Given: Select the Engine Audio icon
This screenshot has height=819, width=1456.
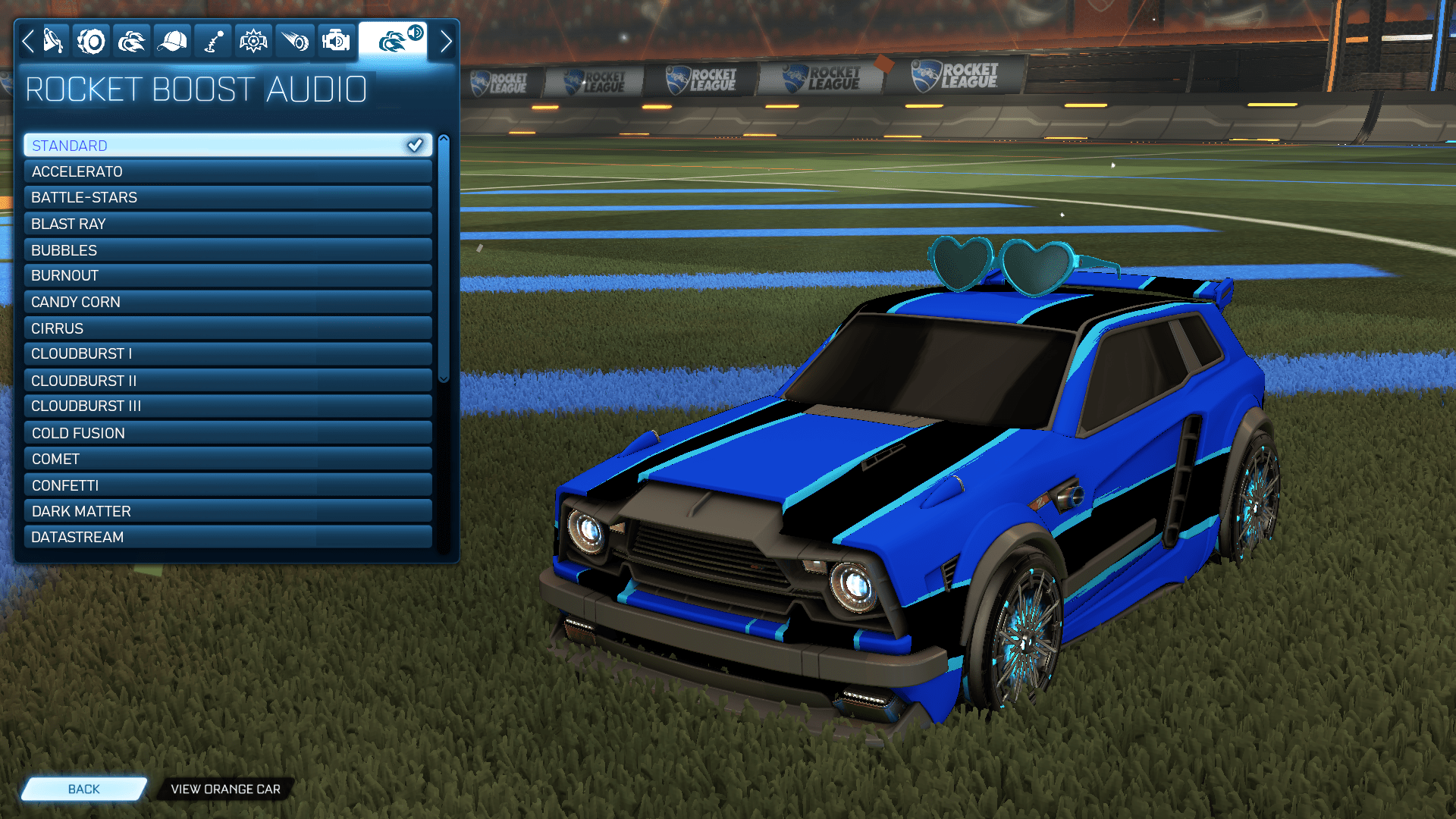Looking at the screenshot, I should click(334, 41).
